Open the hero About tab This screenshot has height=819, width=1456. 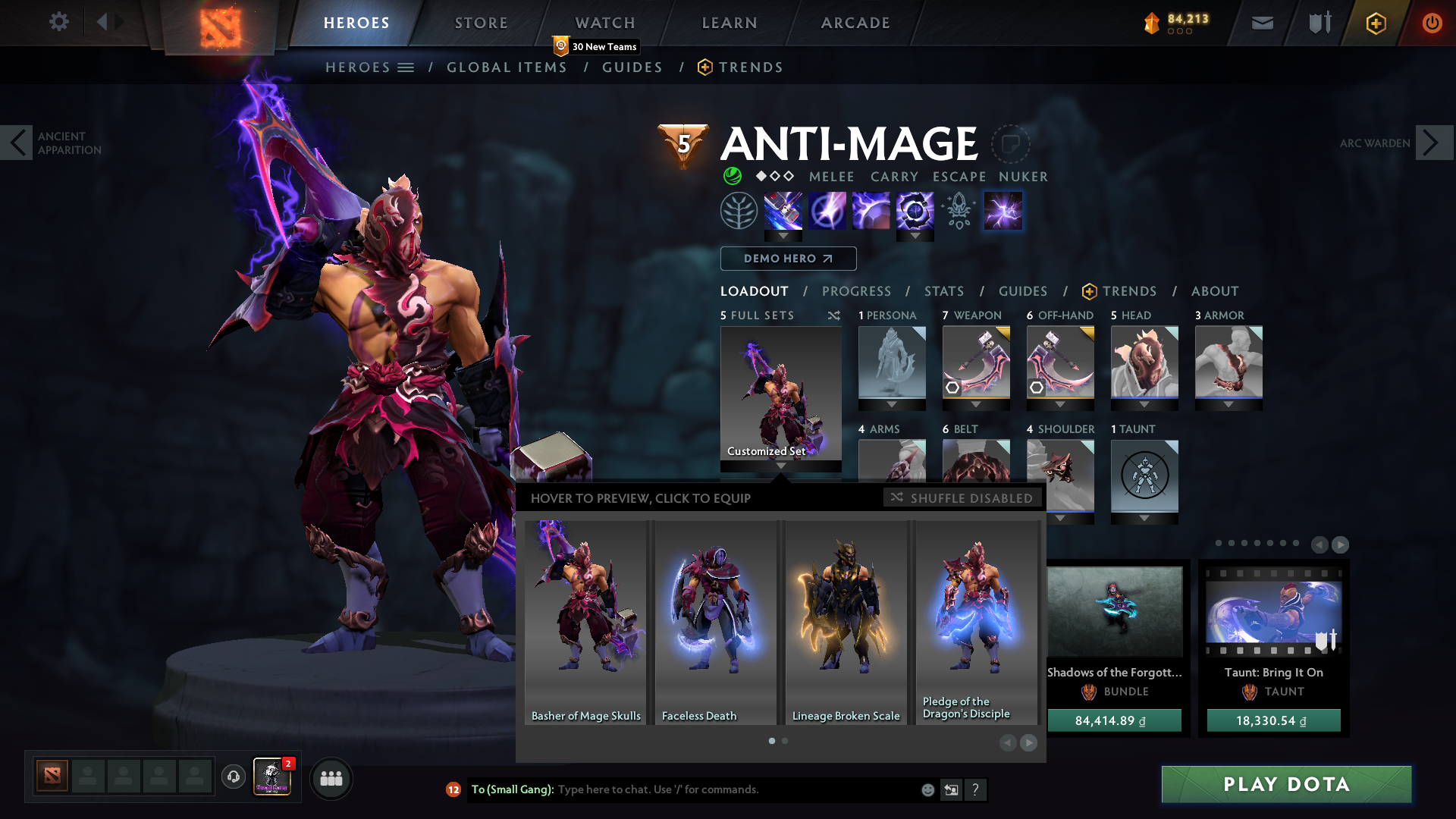point(1215,291)
